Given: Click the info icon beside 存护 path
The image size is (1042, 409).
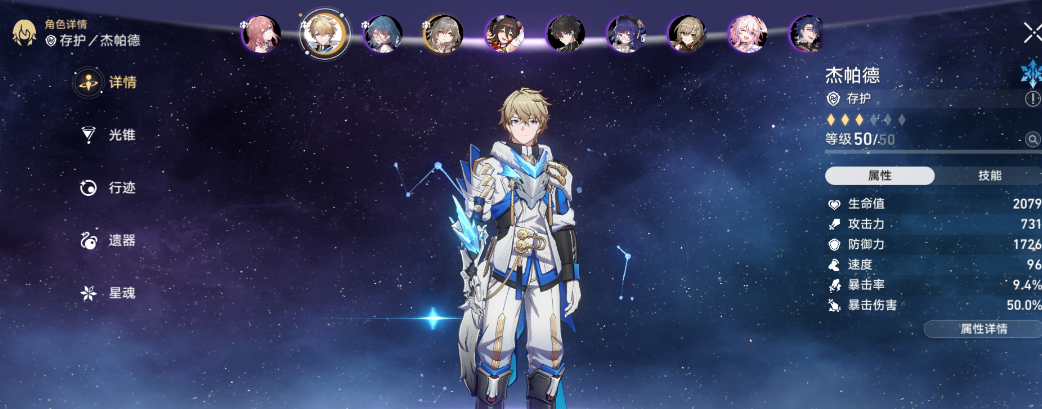Looking at the screenshot, I should [1032, 99].
